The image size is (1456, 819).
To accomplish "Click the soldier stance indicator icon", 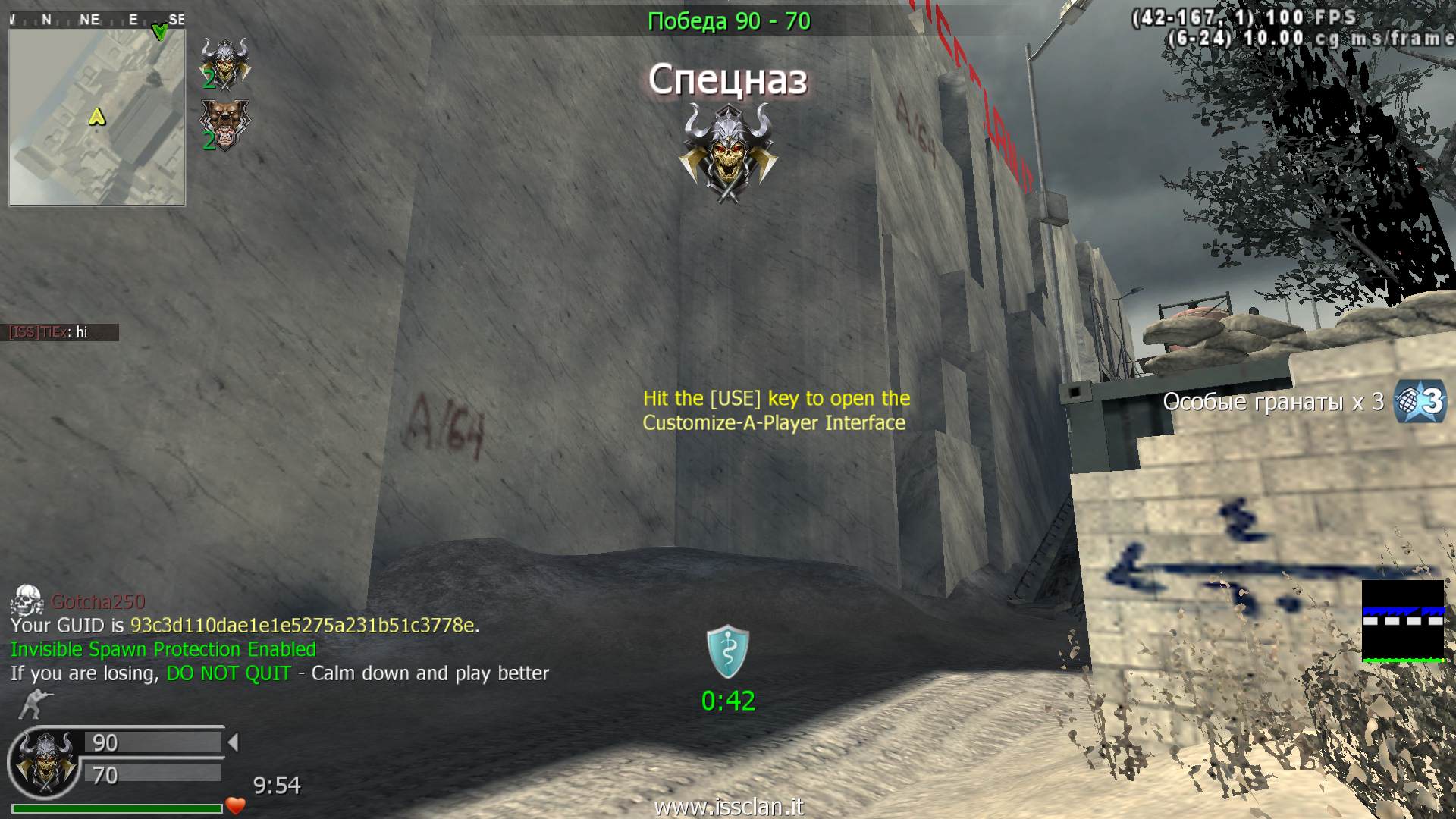I will [30, 704].
